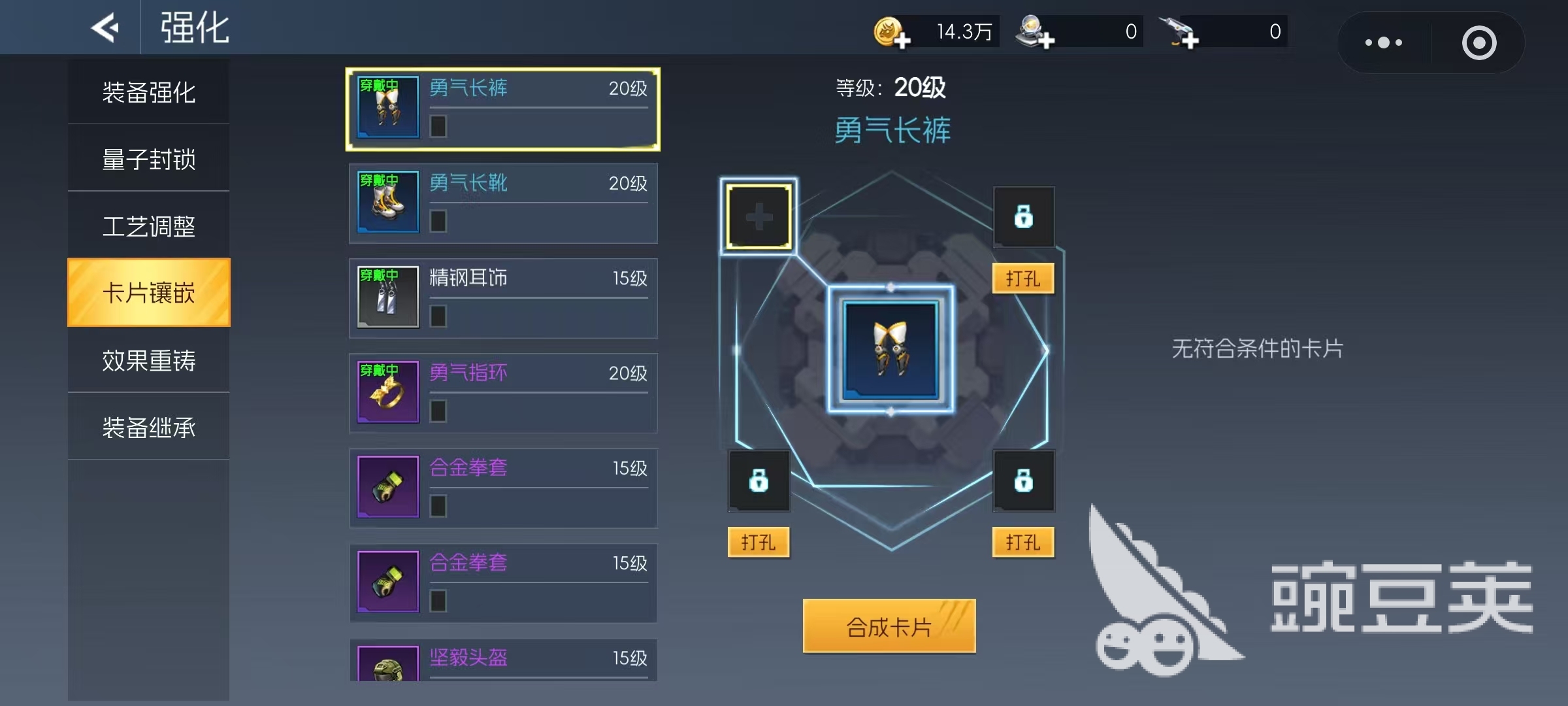Open the ellipsis options menu

tap(1383, 42)
